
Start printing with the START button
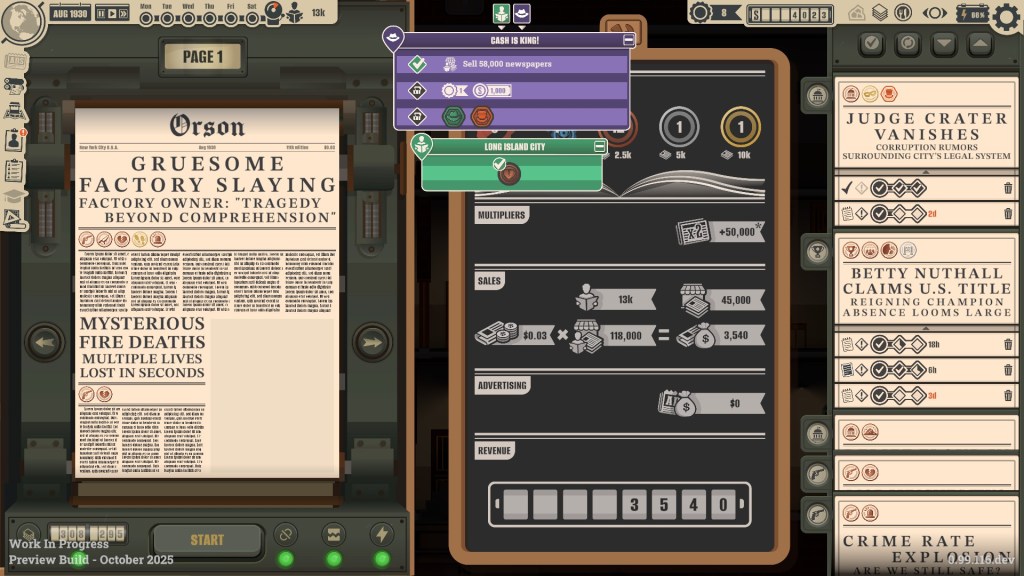point(207,540)
